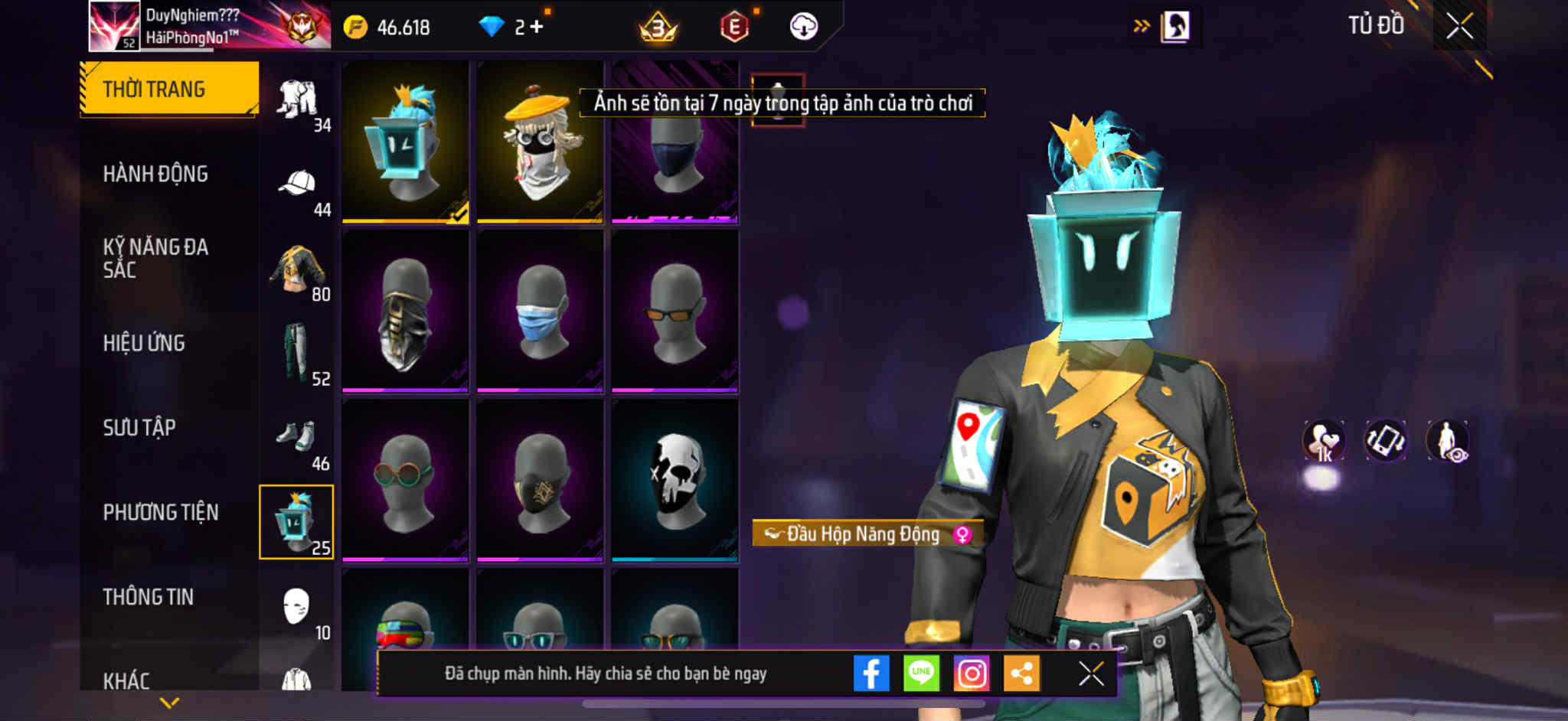Image resolution: width=1568 pixels, height=721 pixels.
Task: Switch to the HÀNH ĐỘNG tab
Action: coord(155,175)
